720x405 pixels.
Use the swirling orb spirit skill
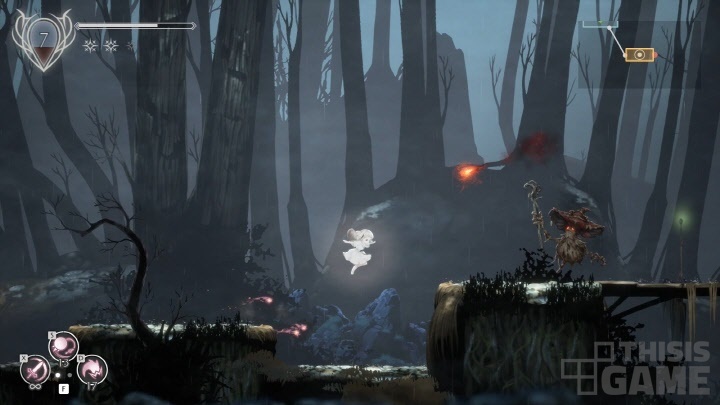point(64,345)
